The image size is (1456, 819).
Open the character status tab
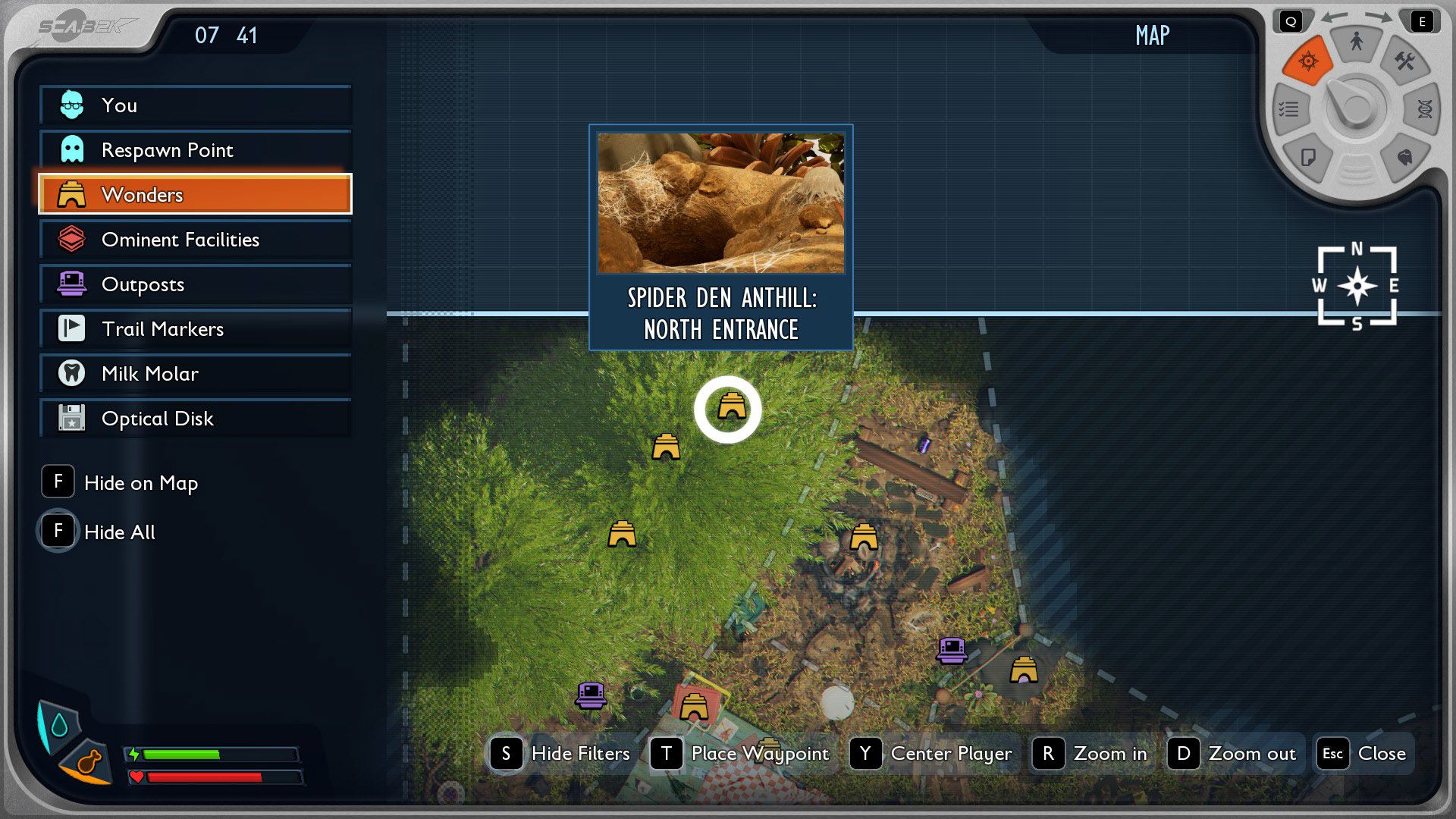pyautogui.click(x=1356, y=42)
